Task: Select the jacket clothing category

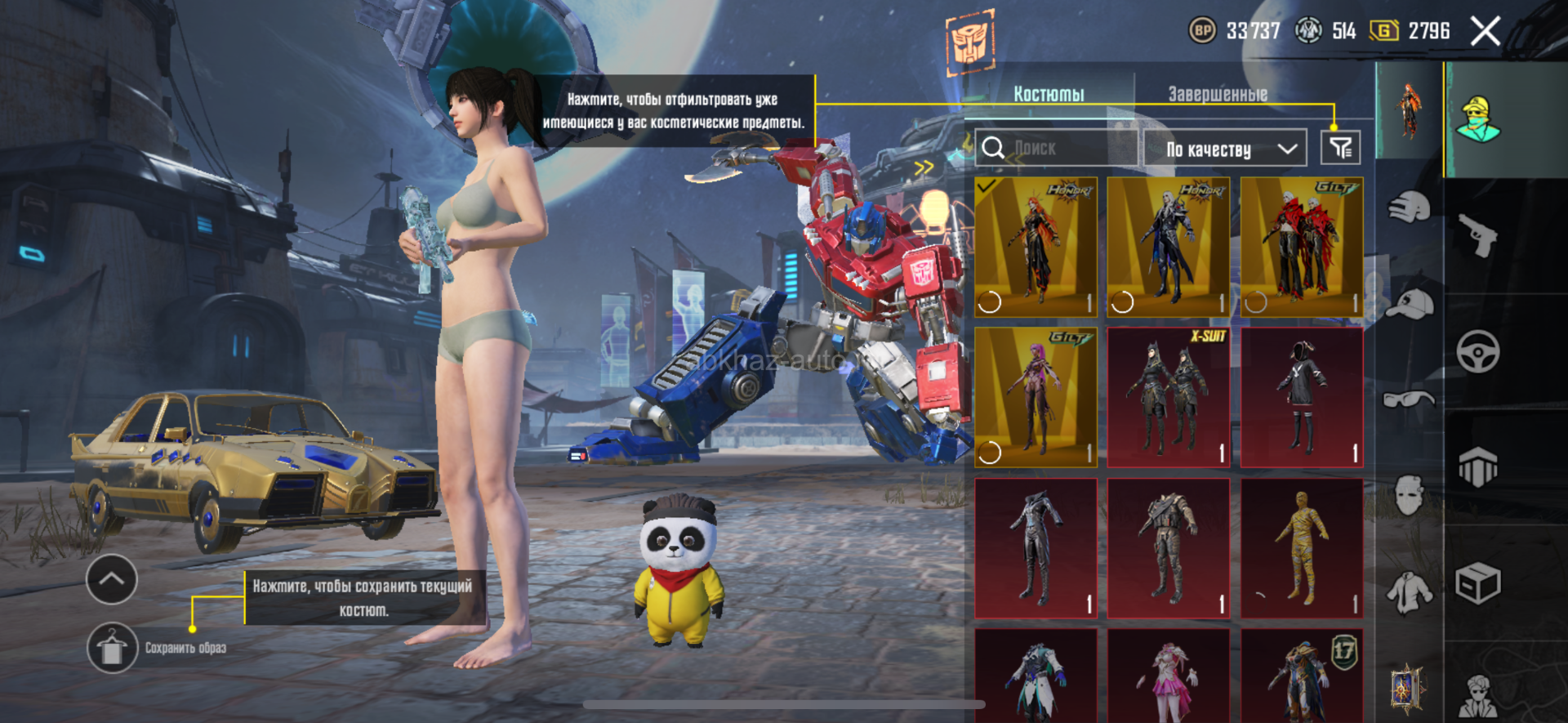Action: click(x=1409, y=591)
